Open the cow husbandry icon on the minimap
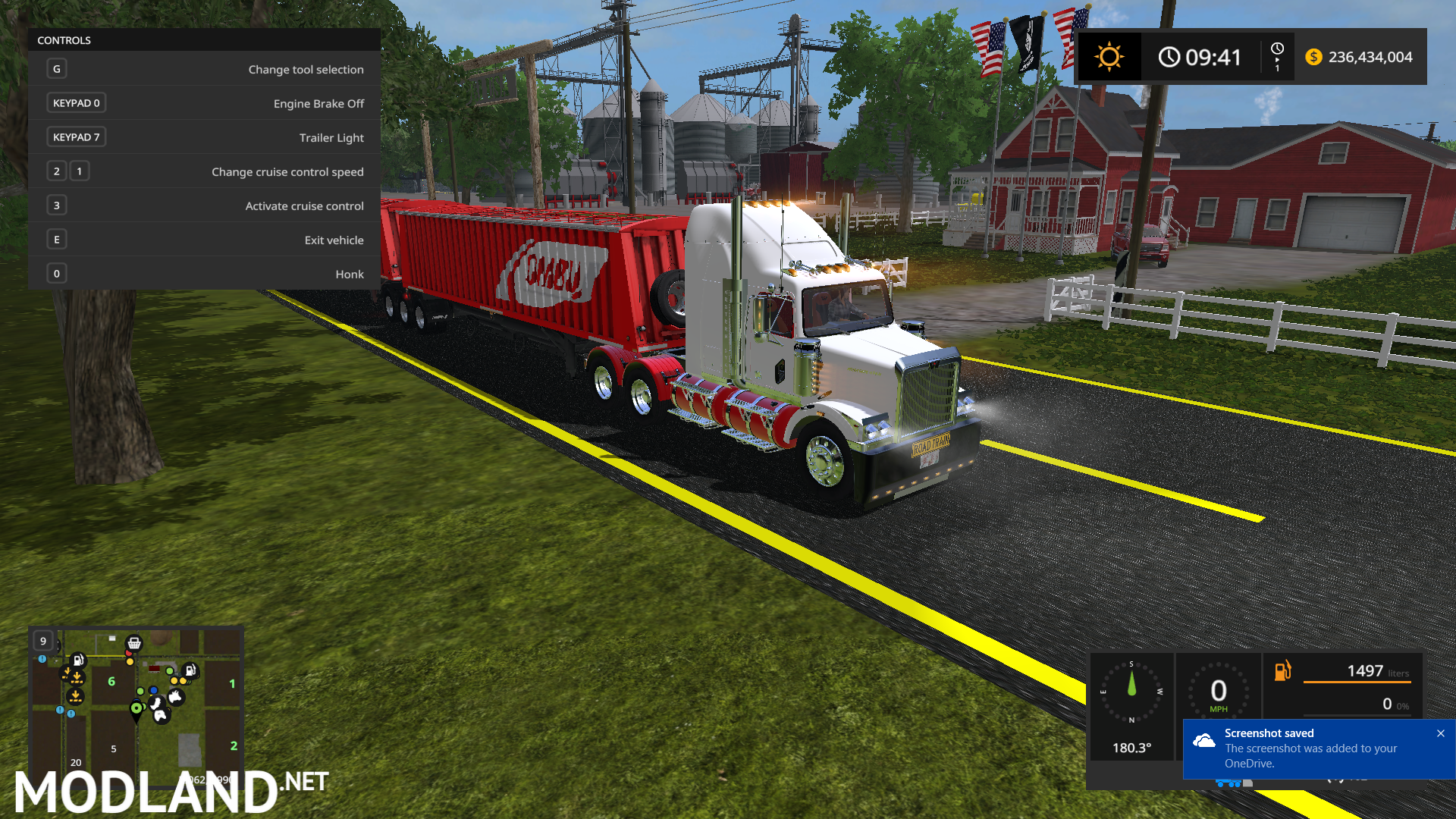The image size is (1456, 819). [x=175, y=696]
